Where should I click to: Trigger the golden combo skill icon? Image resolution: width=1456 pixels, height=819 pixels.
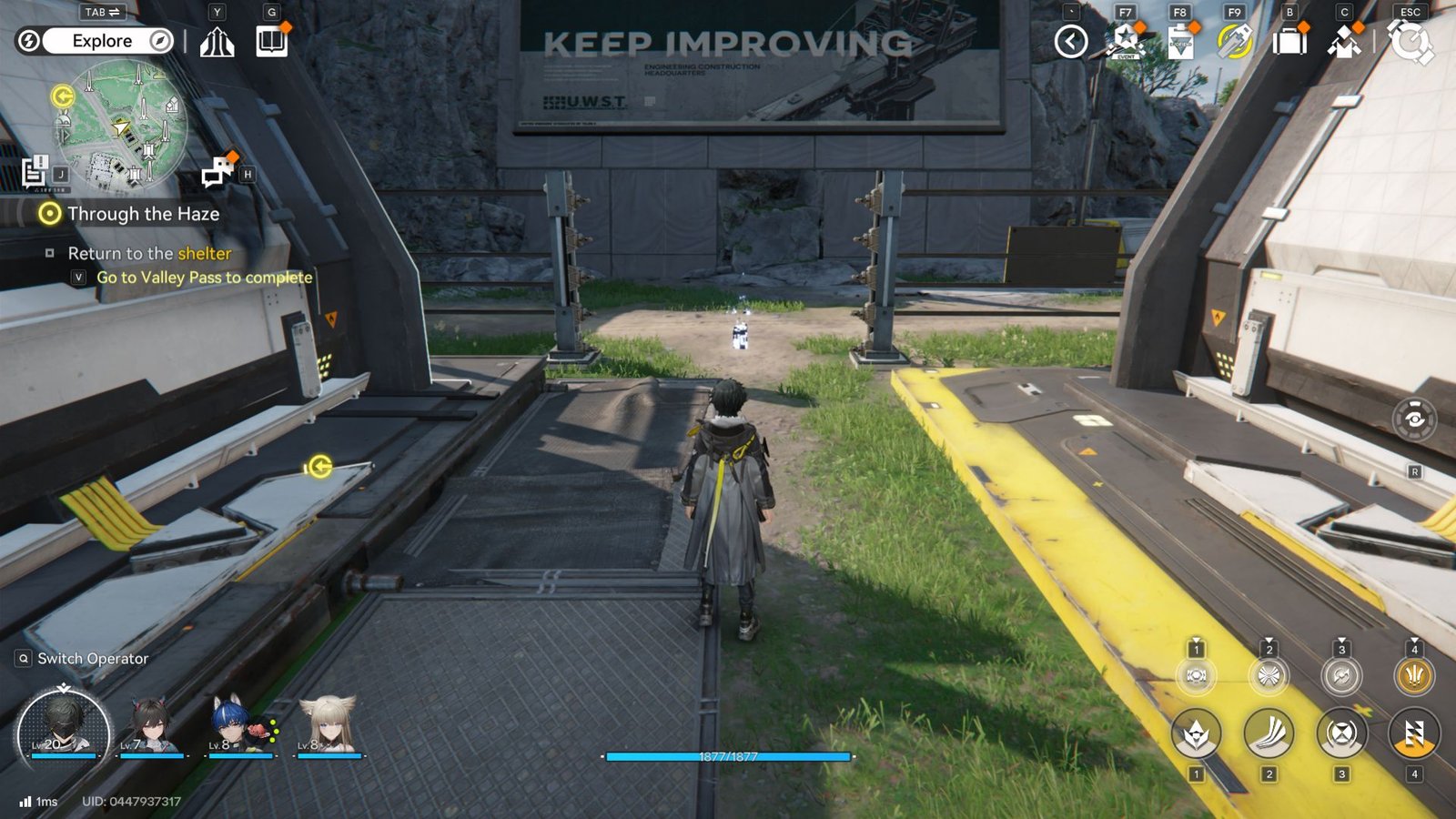click(1413, 676)
